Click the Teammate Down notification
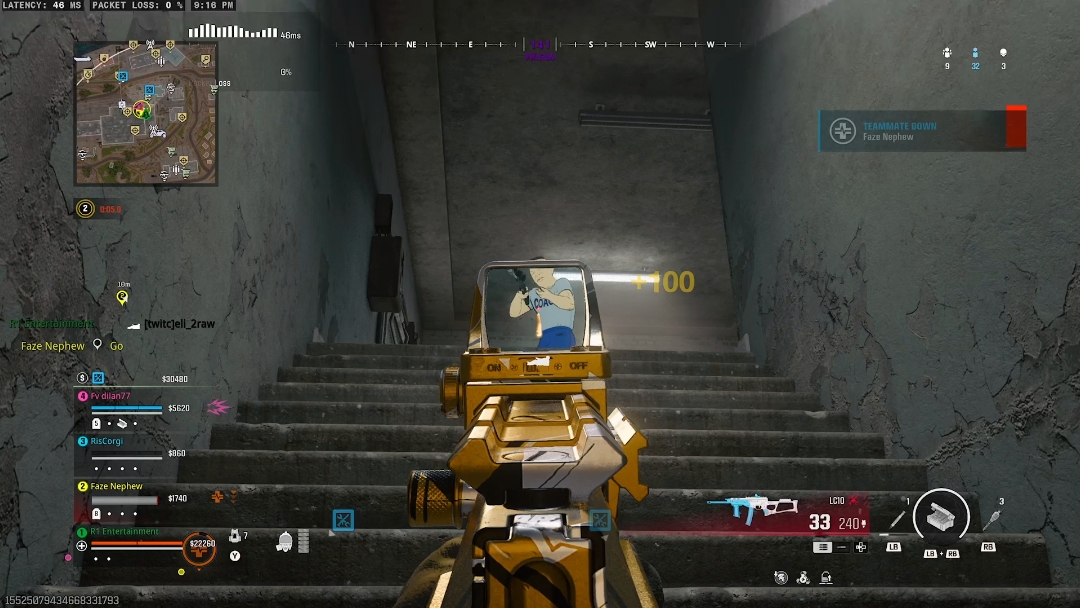This screenshot has width=1080, height=608. [x=922, y=131]
